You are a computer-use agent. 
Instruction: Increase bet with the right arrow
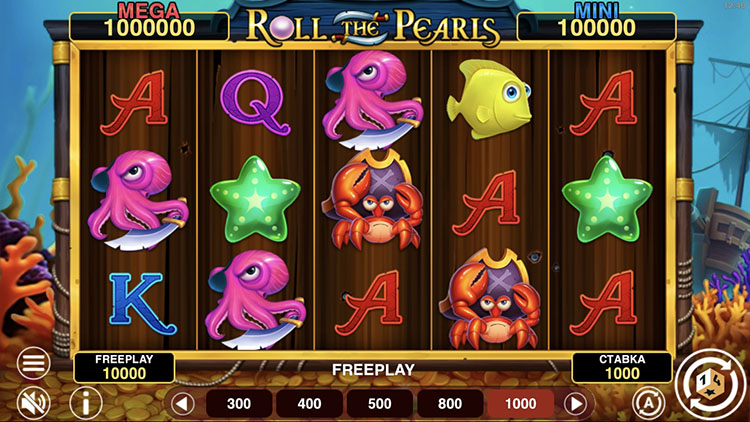click(x=575, y=404)
